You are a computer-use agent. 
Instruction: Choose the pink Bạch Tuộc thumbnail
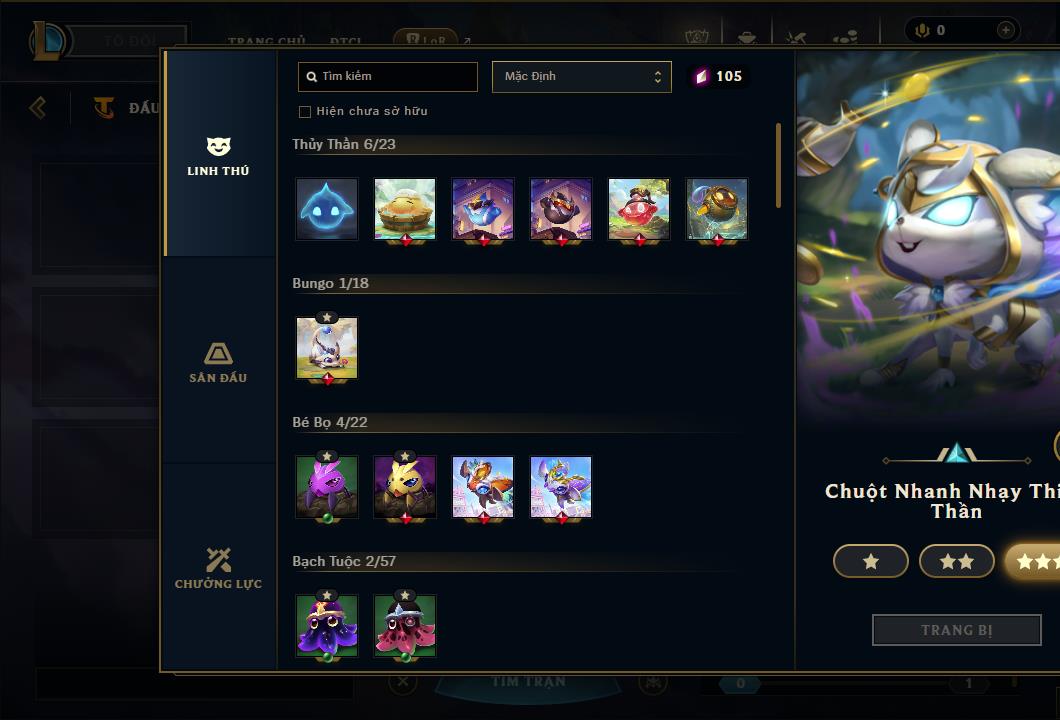pyautogui.click(x=405, y=626)
